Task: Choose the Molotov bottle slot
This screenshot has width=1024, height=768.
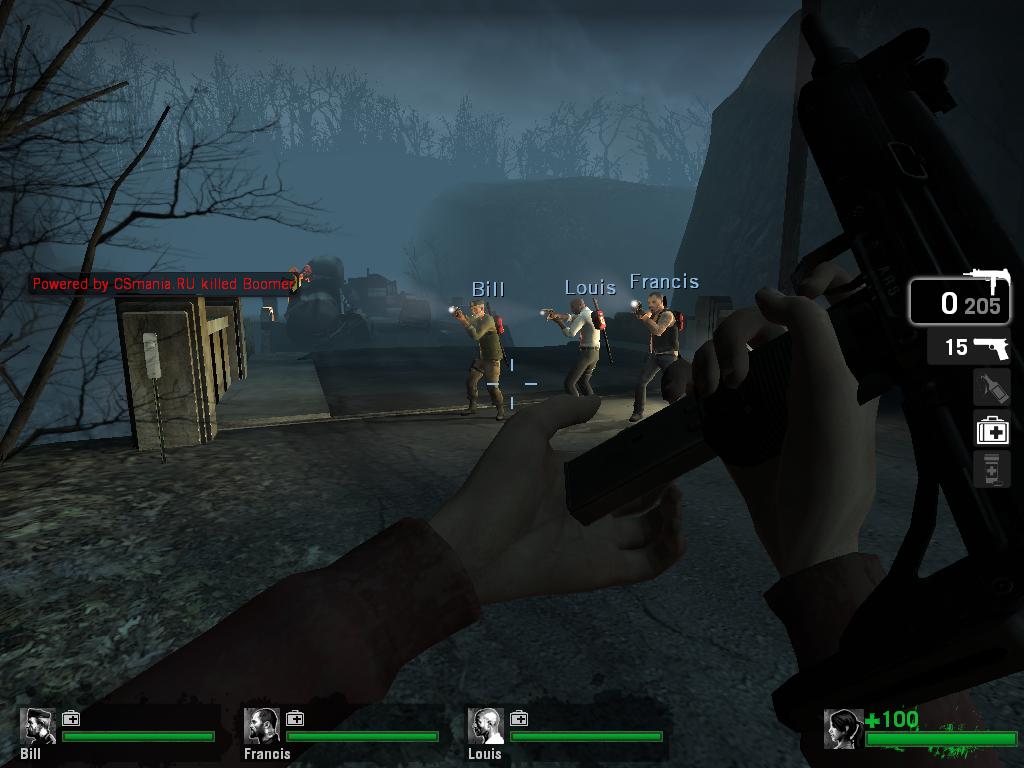Action: (x=991, y=387)
